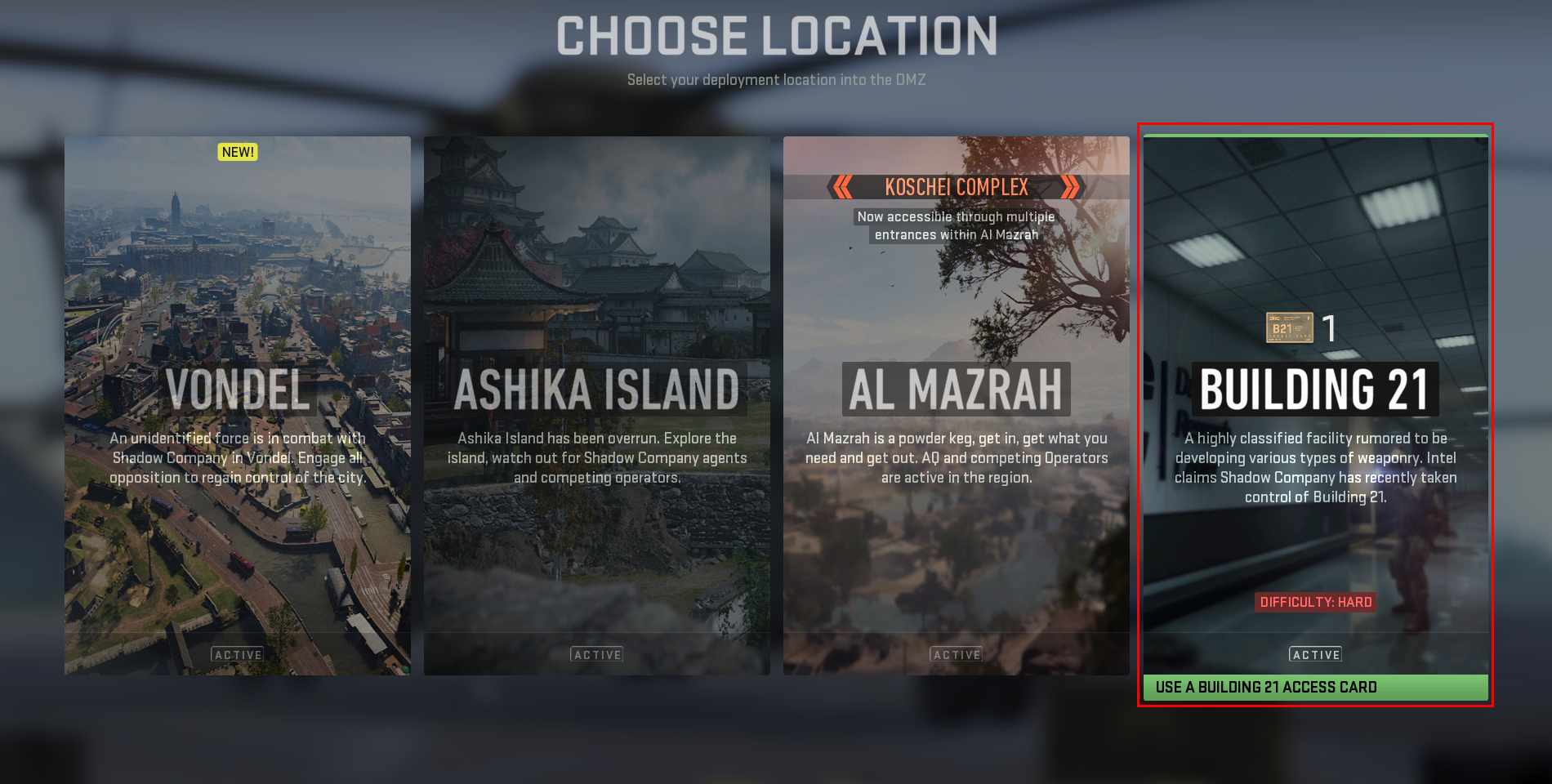
Task: Click Use a Building 21 Access Card
Action: tap(1315, 688)
